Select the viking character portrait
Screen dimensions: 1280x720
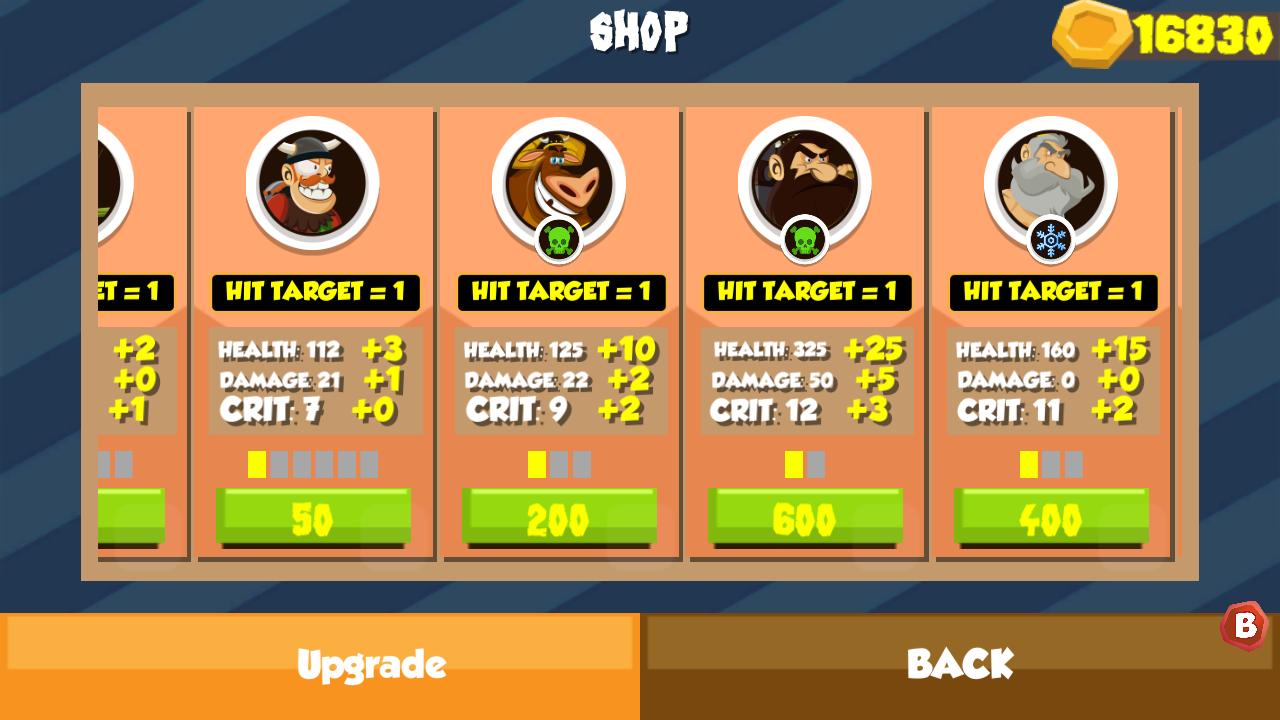click(x=314, y=185)
